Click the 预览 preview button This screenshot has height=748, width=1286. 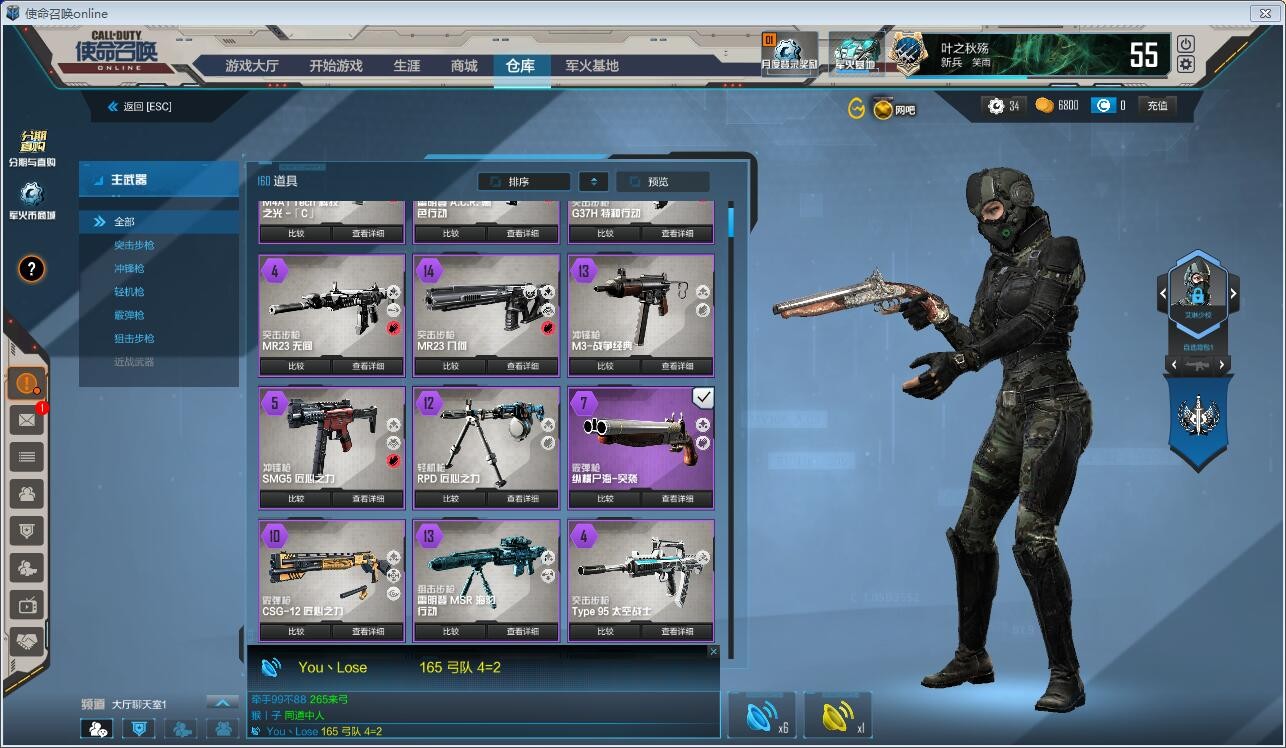point(662,182)
